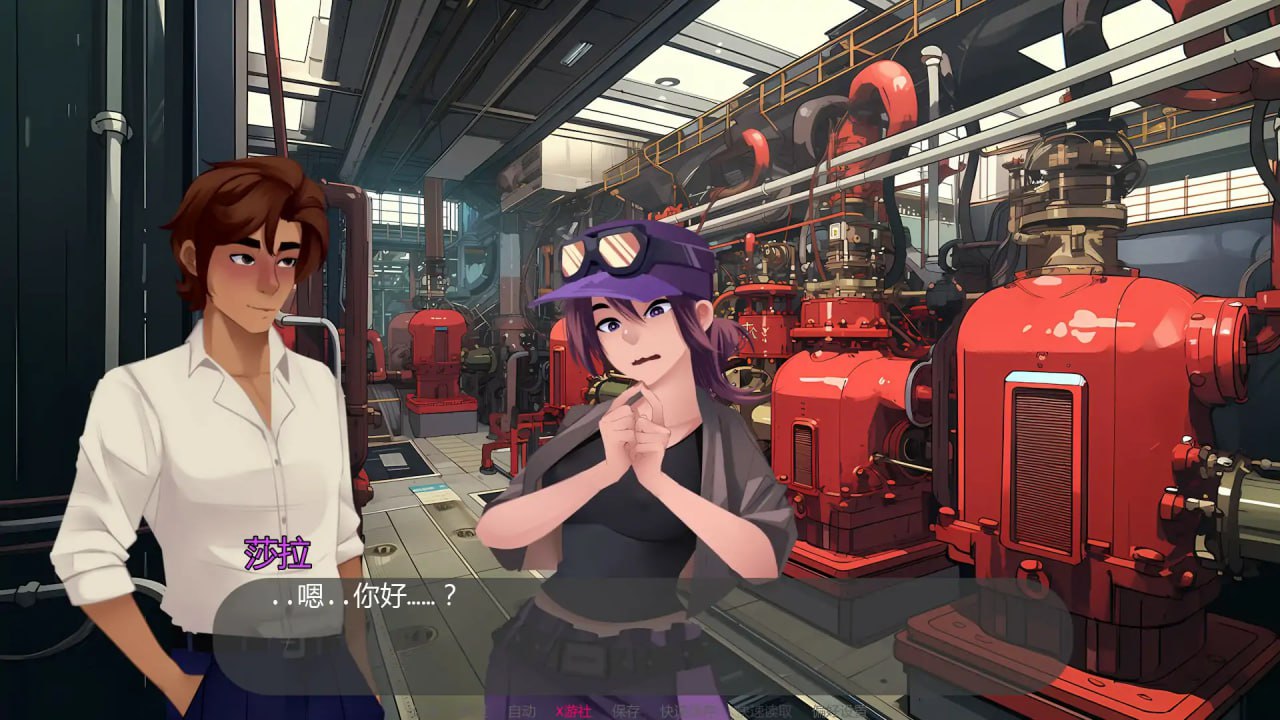1280x720 pixels.
Task: Open the save screen via 保存
Action: tap(626, 710)
